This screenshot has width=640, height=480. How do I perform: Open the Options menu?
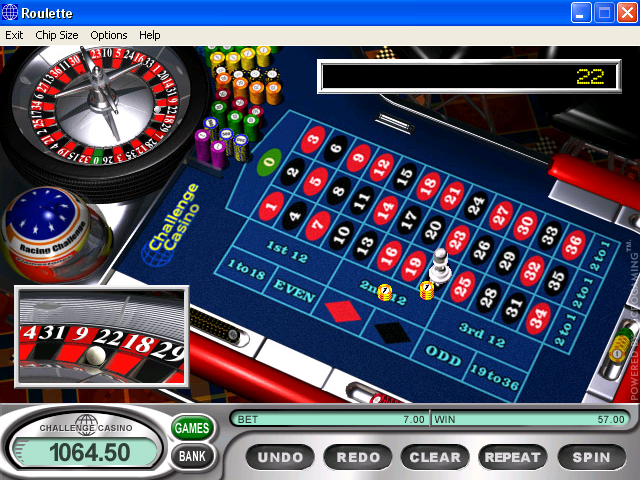click(x=109, y=35)
